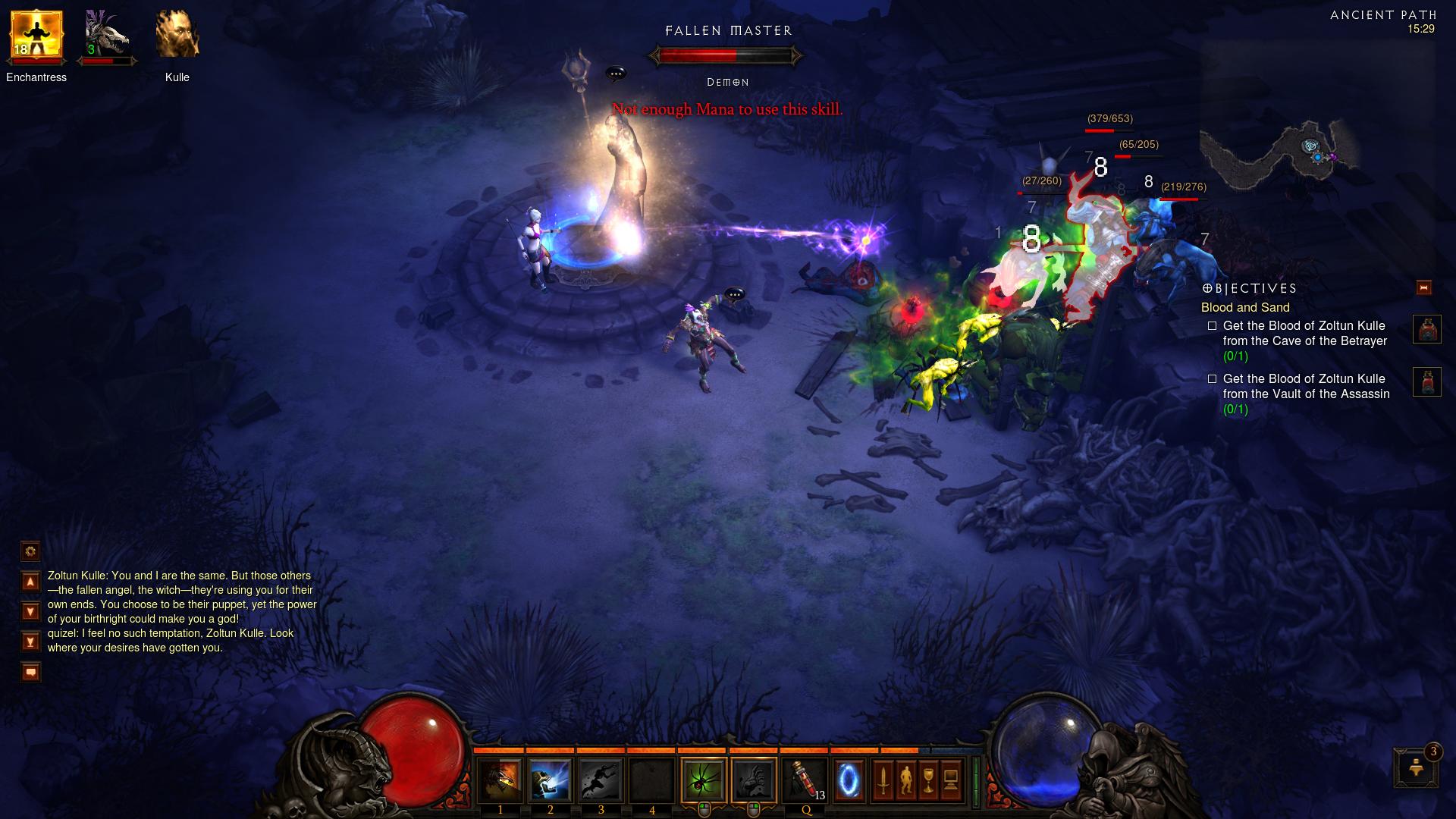The width and height of the screenshot is (1456, 819).
Task: Jump to the bottom of chat
Action: [x=30, y=642]
